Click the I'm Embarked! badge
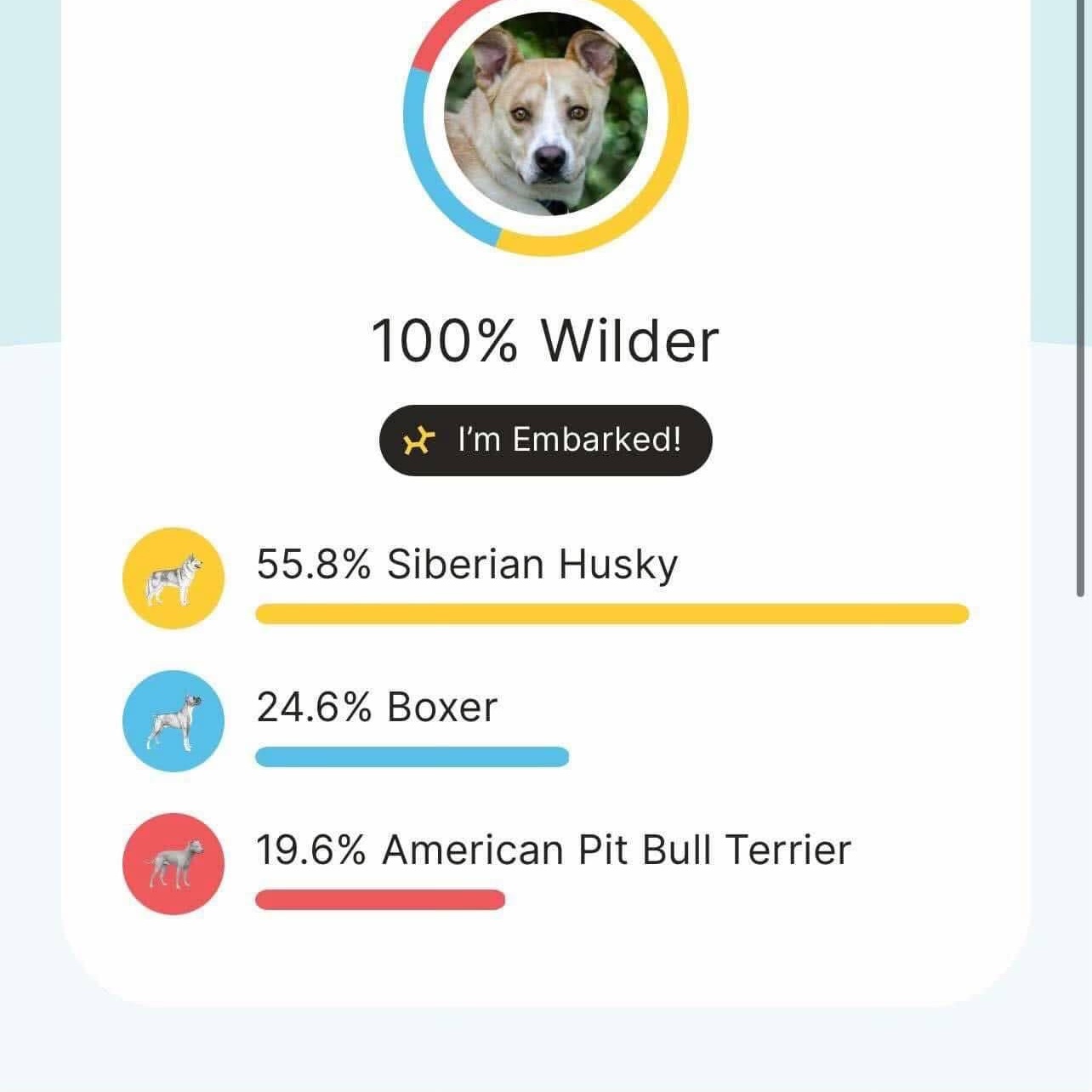 (x=546, y=440)
